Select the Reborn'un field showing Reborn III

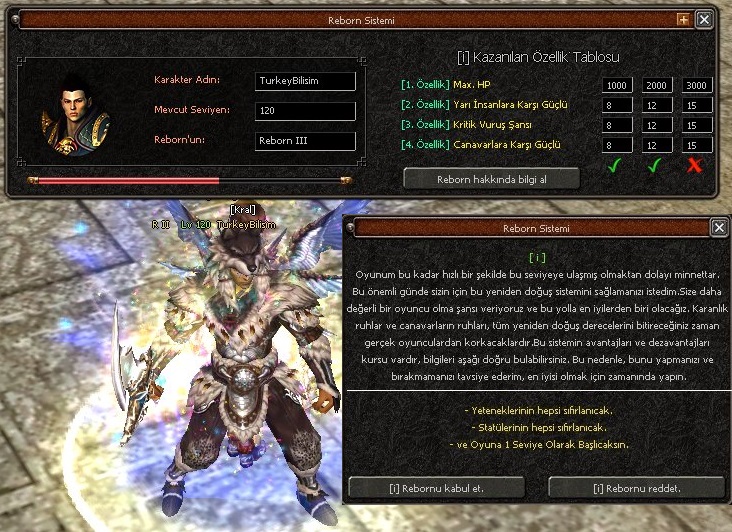click(306, 141)
